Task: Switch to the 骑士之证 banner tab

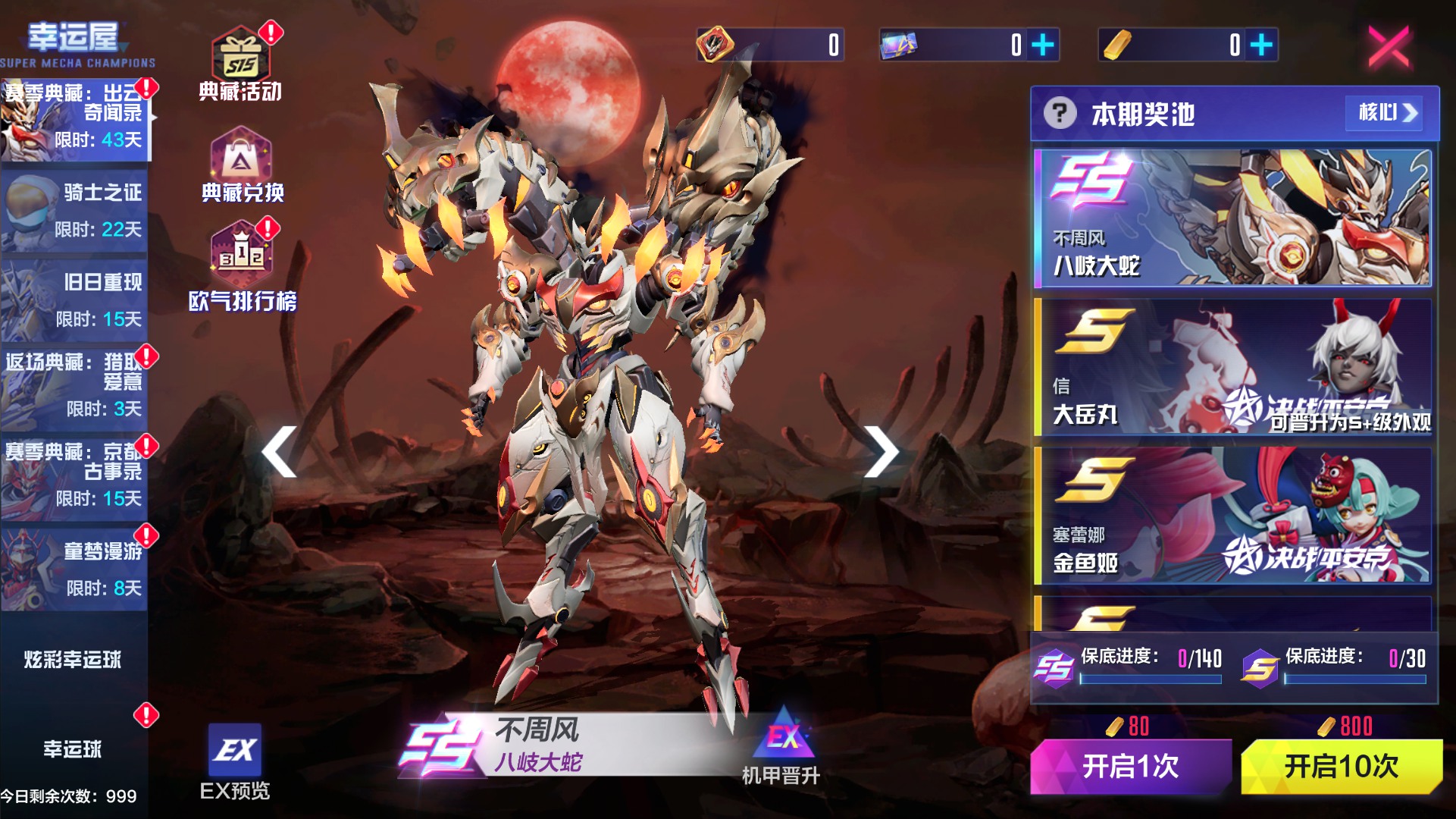Action: click(74, 210)
